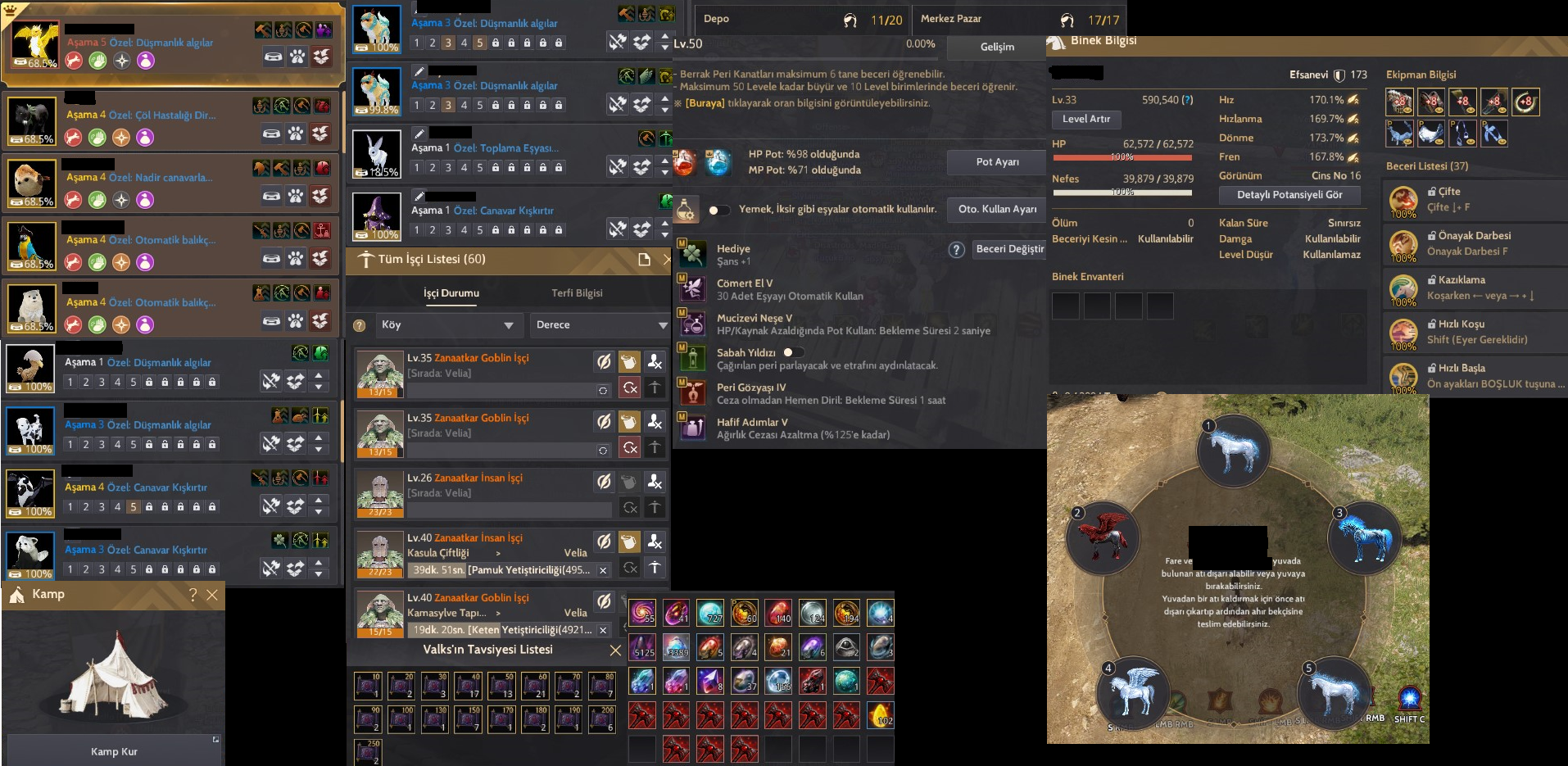
Task: Open the Köy filter dropdown
Action: pyautogui.click(x=448, y=325)
